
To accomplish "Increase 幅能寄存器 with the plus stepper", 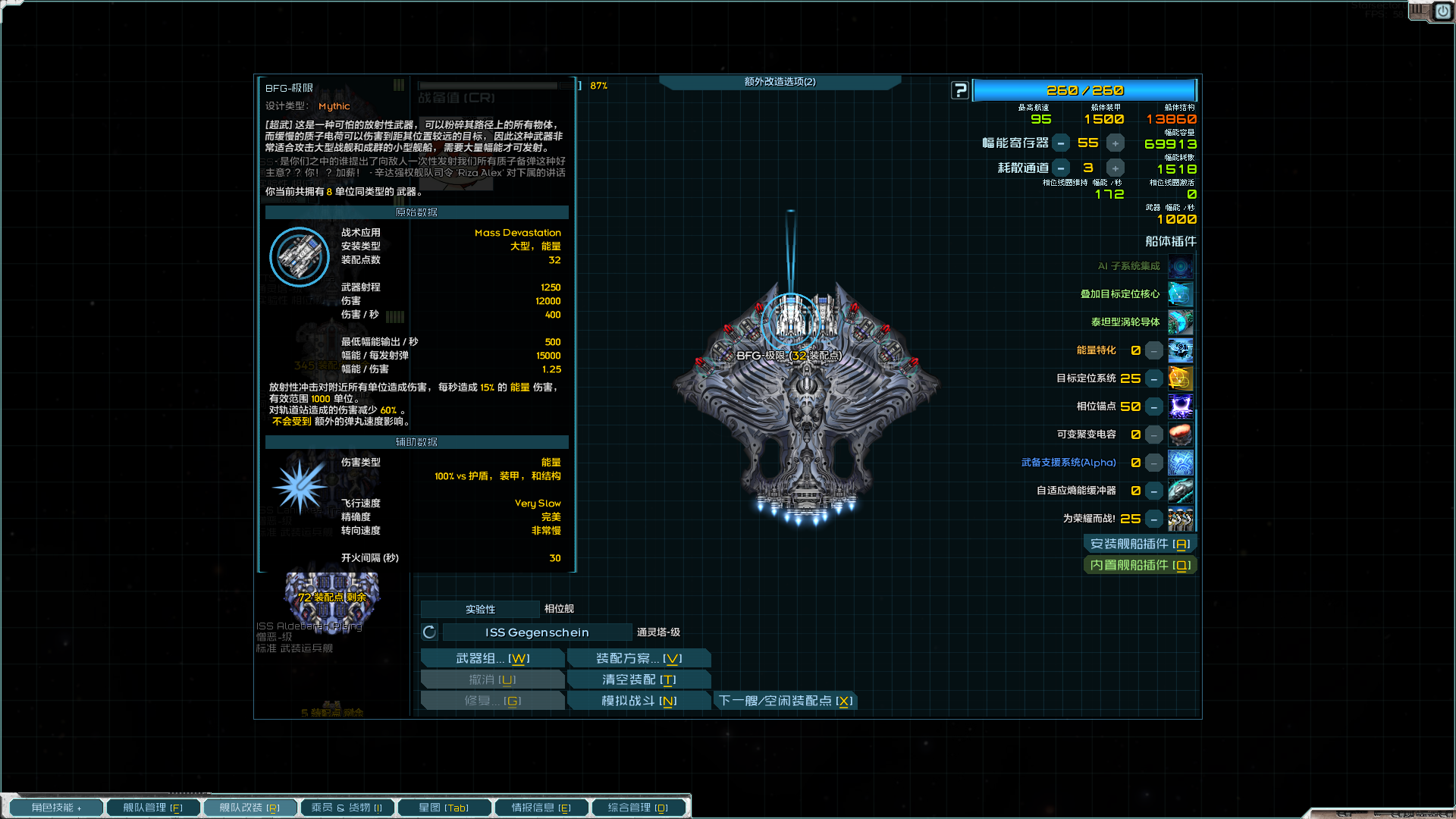I will (1115, 142).
